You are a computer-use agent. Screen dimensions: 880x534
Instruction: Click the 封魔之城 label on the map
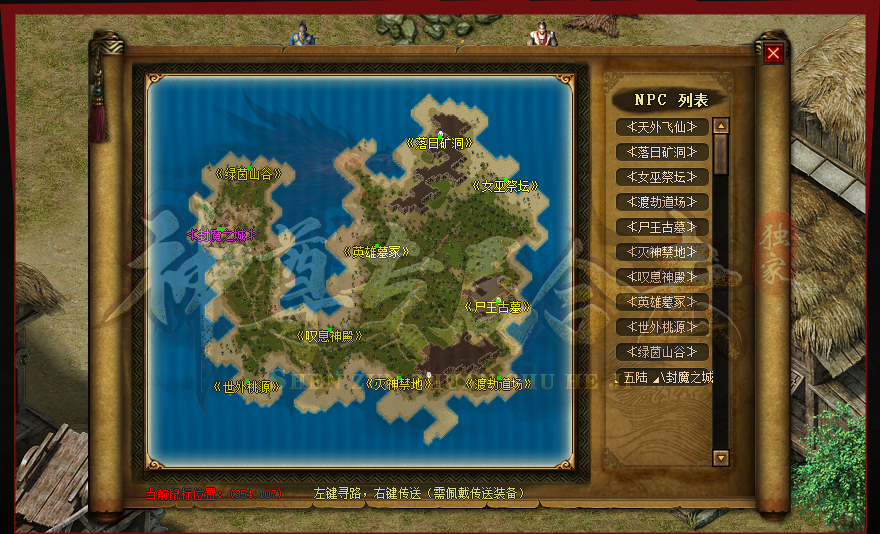(222, 235)
